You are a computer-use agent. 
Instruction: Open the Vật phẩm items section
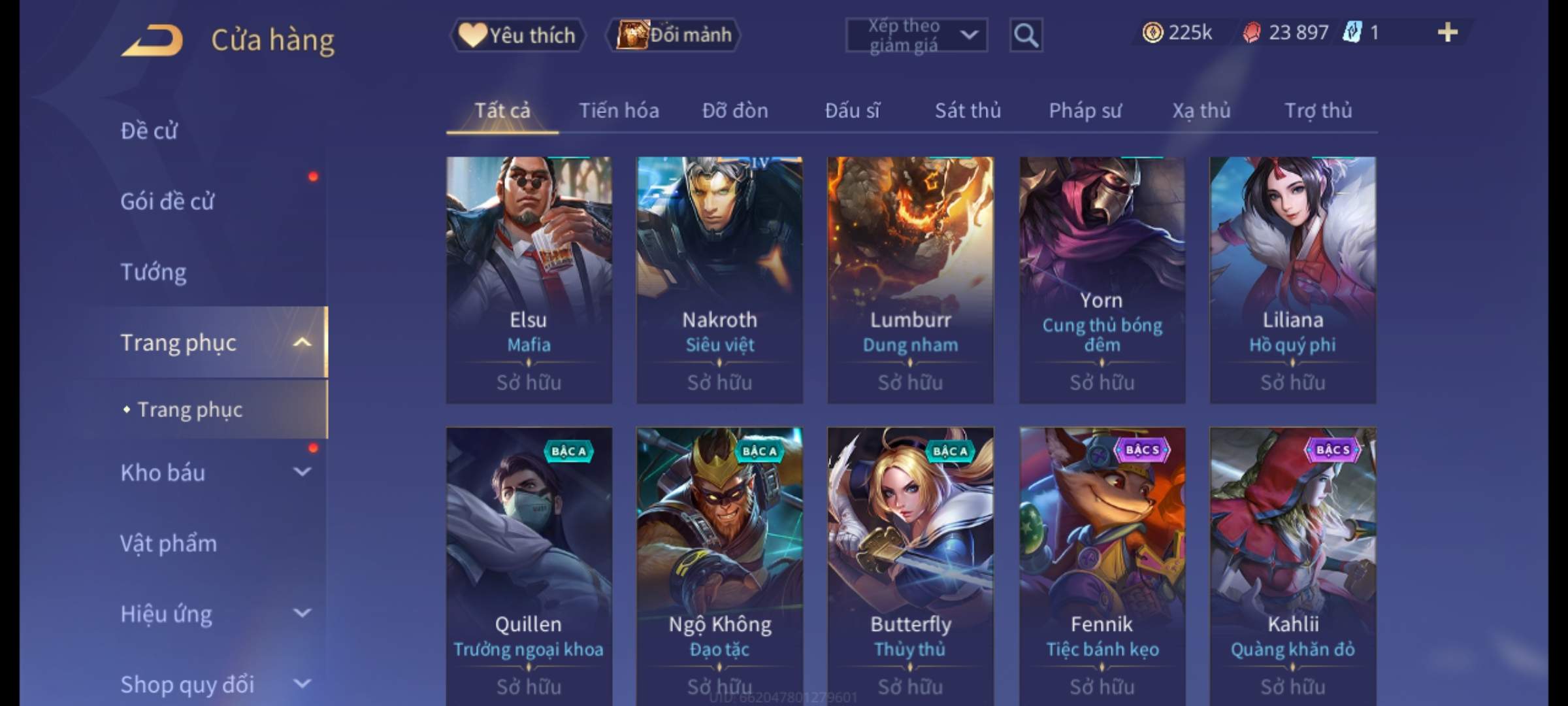pyautogui.click(x=169, y=543)
